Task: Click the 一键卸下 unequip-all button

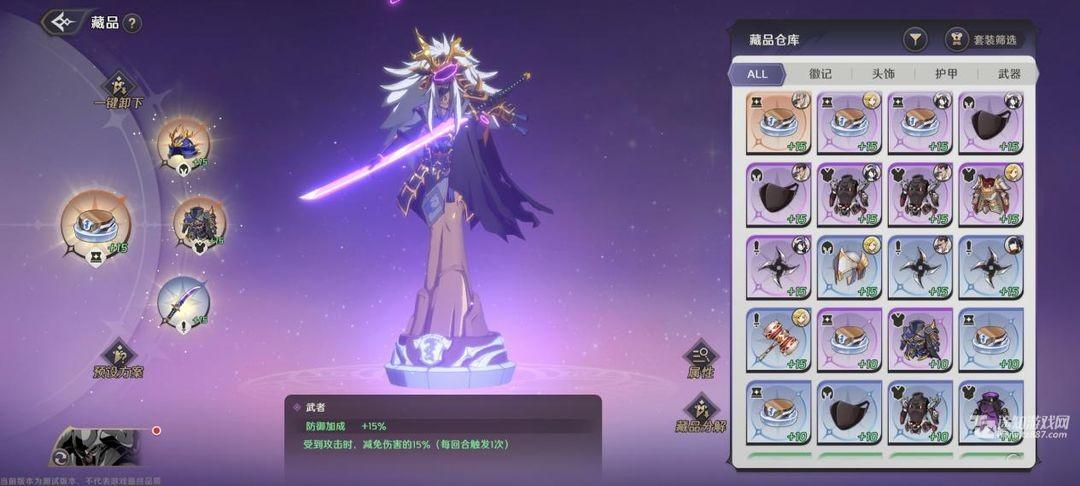Action: pos(119,88)
